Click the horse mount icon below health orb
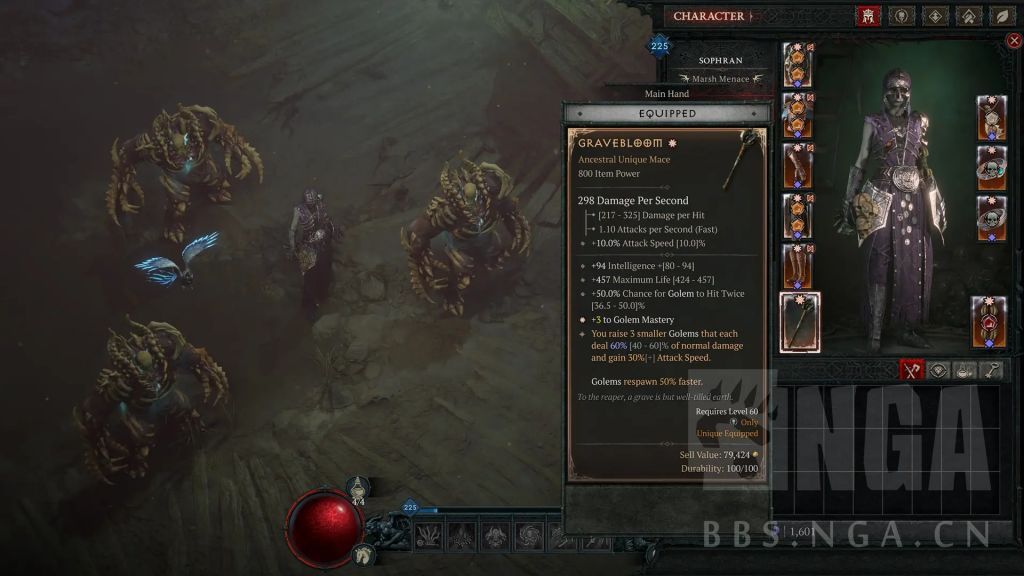This screenshot has height=576, width=1024. [x=366, y=552]
